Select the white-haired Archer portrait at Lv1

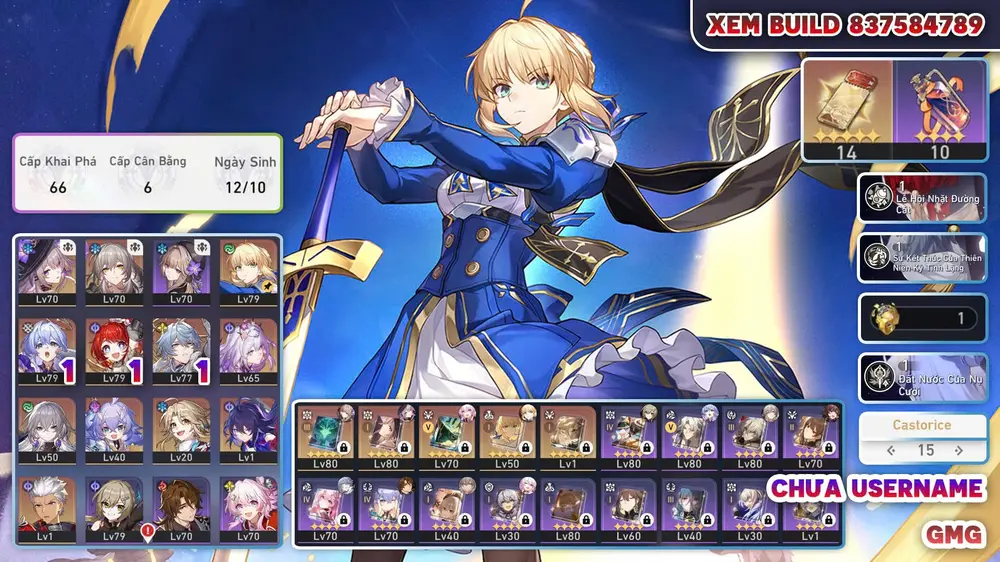coord(47,507)
